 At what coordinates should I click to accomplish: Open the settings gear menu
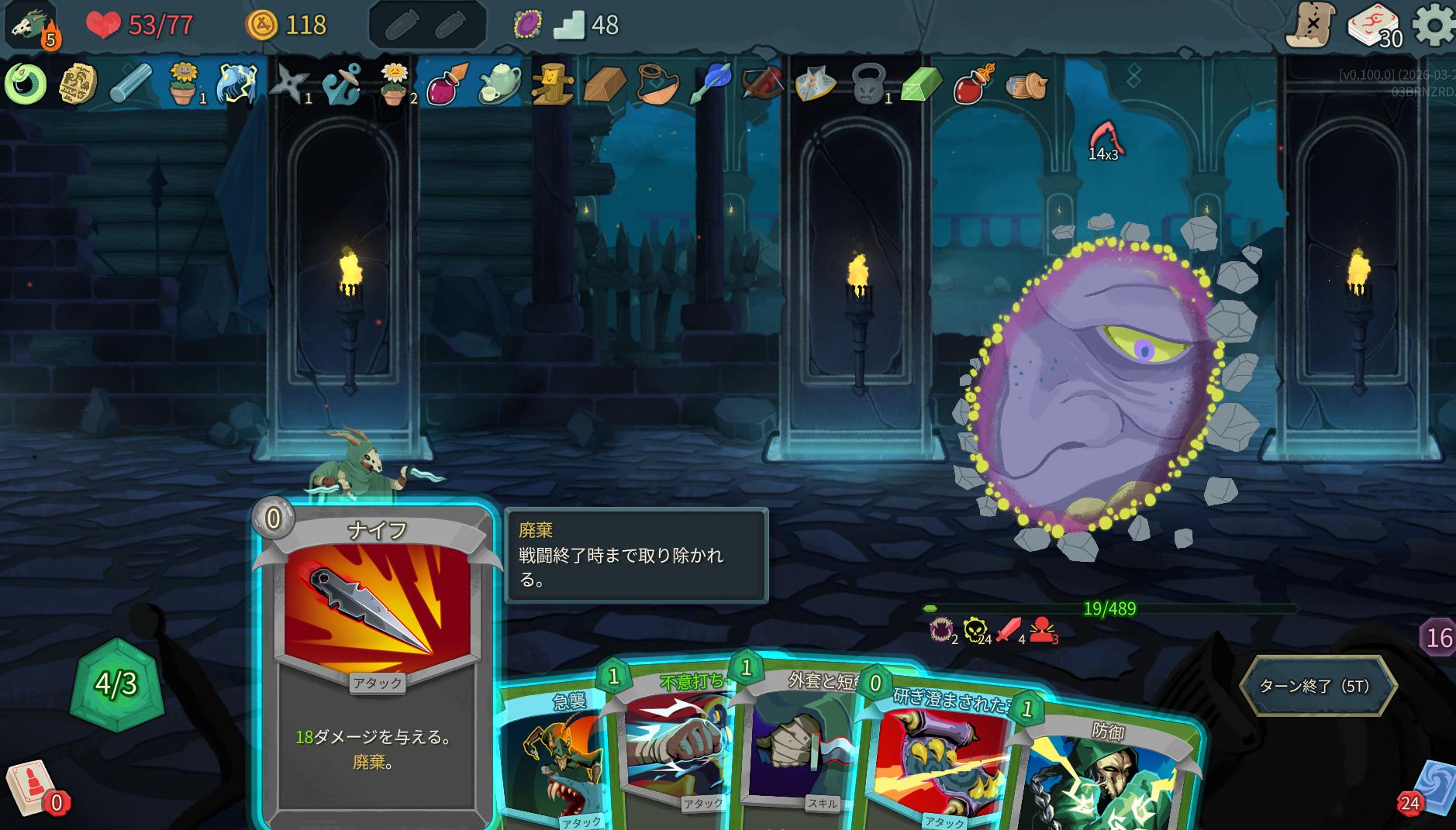pyautogui.click(x=1434, y=25)
